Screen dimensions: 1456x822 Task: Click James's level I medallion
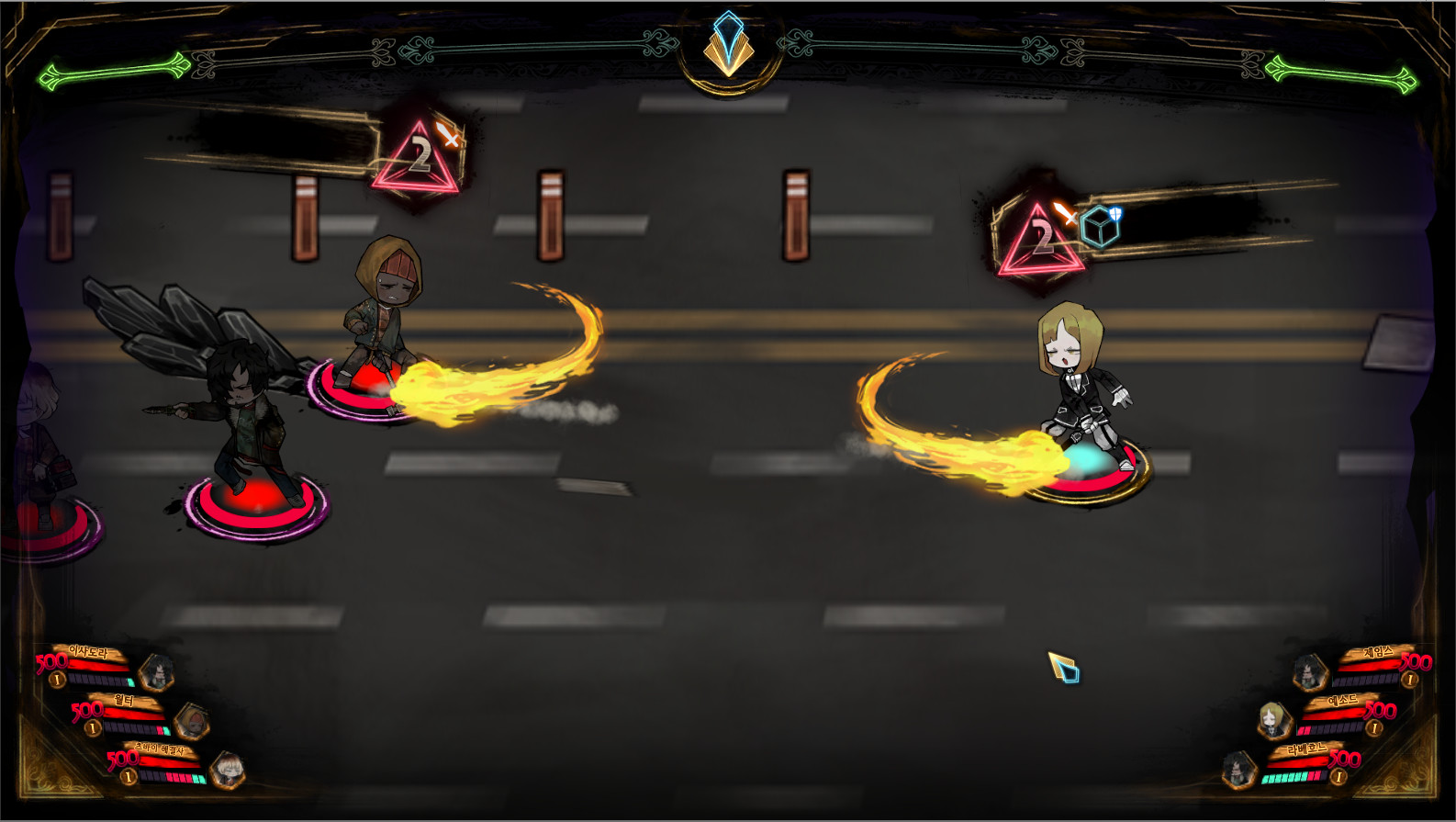[1412, 679]
